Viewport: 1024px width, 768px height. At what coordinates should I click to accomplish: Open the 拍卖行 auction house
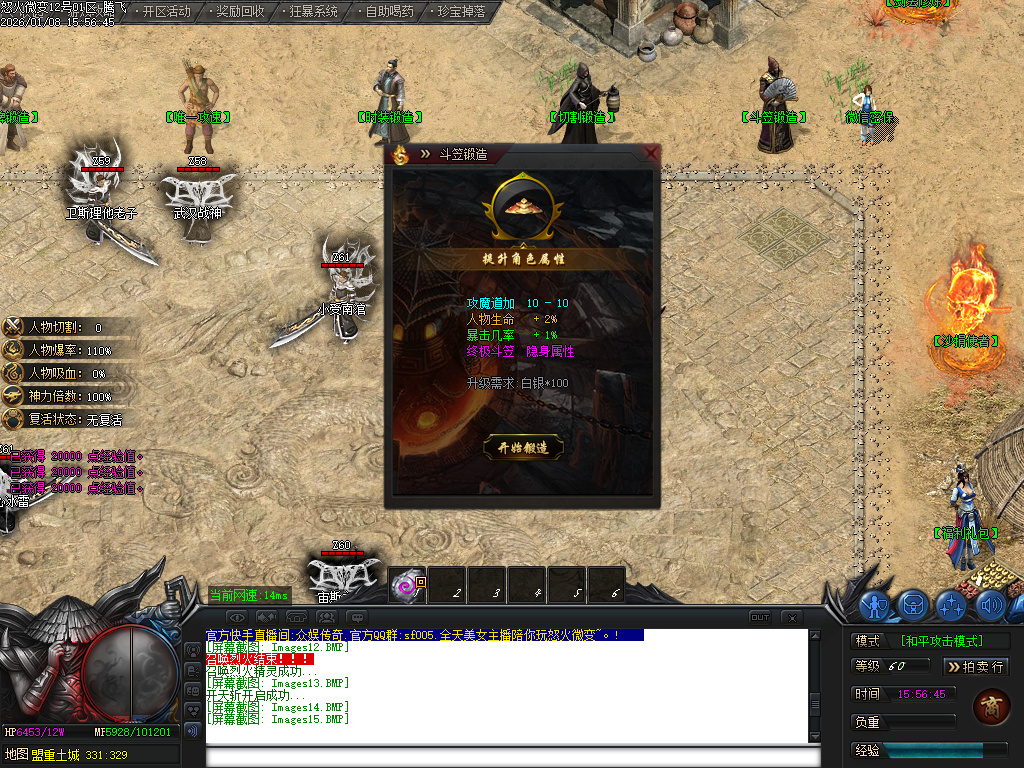pos(976,666)
